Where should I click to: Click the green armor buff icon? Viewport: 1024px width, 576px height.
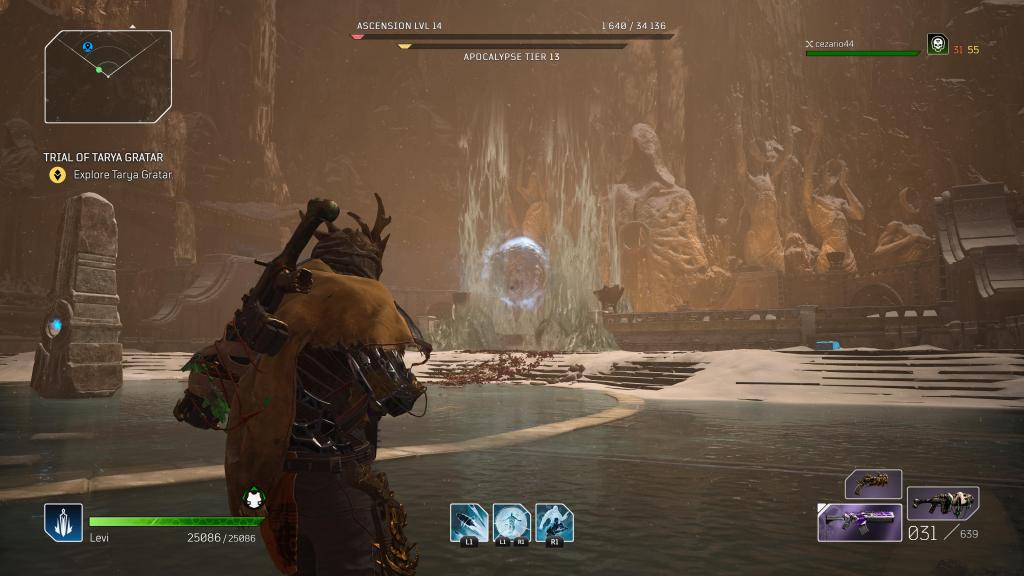[x=253, y=498]
